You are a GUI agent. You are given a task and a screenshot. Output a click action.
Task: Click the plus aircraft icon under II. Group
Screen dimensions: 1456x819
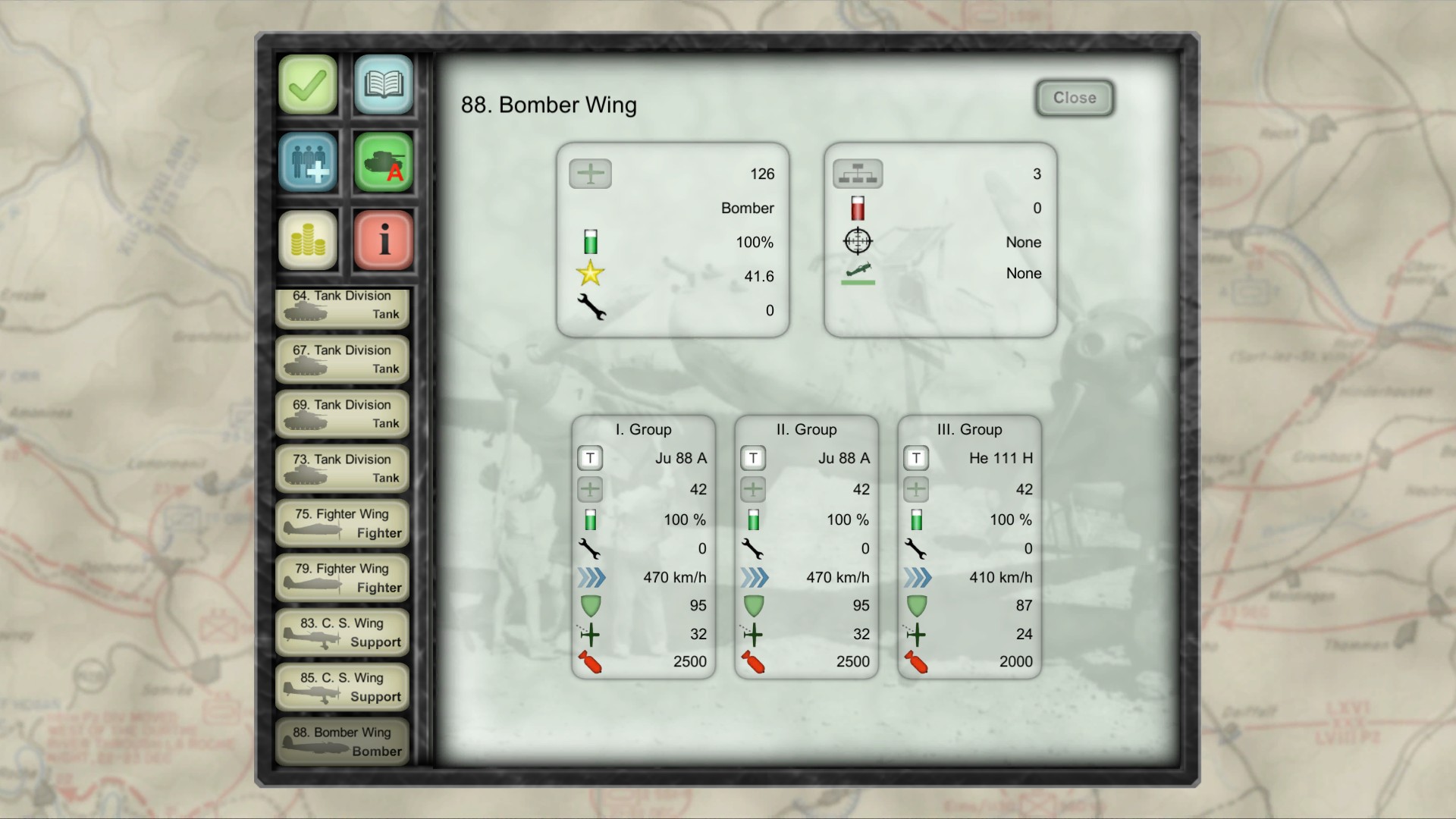pos(753,490)
